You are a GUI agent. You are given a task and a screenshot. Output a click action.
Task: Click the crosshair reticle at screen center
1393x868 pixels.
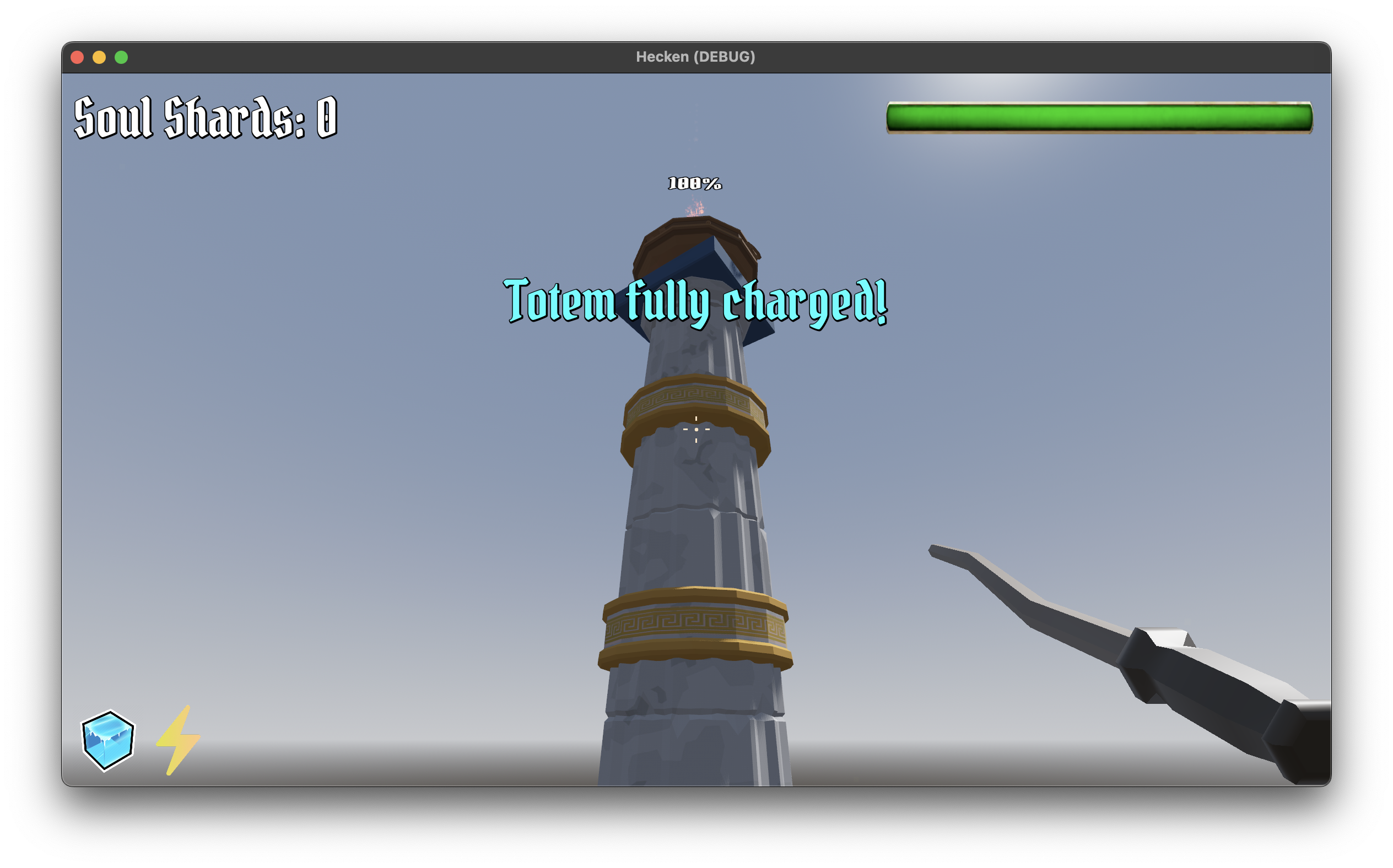coord(695,430)
